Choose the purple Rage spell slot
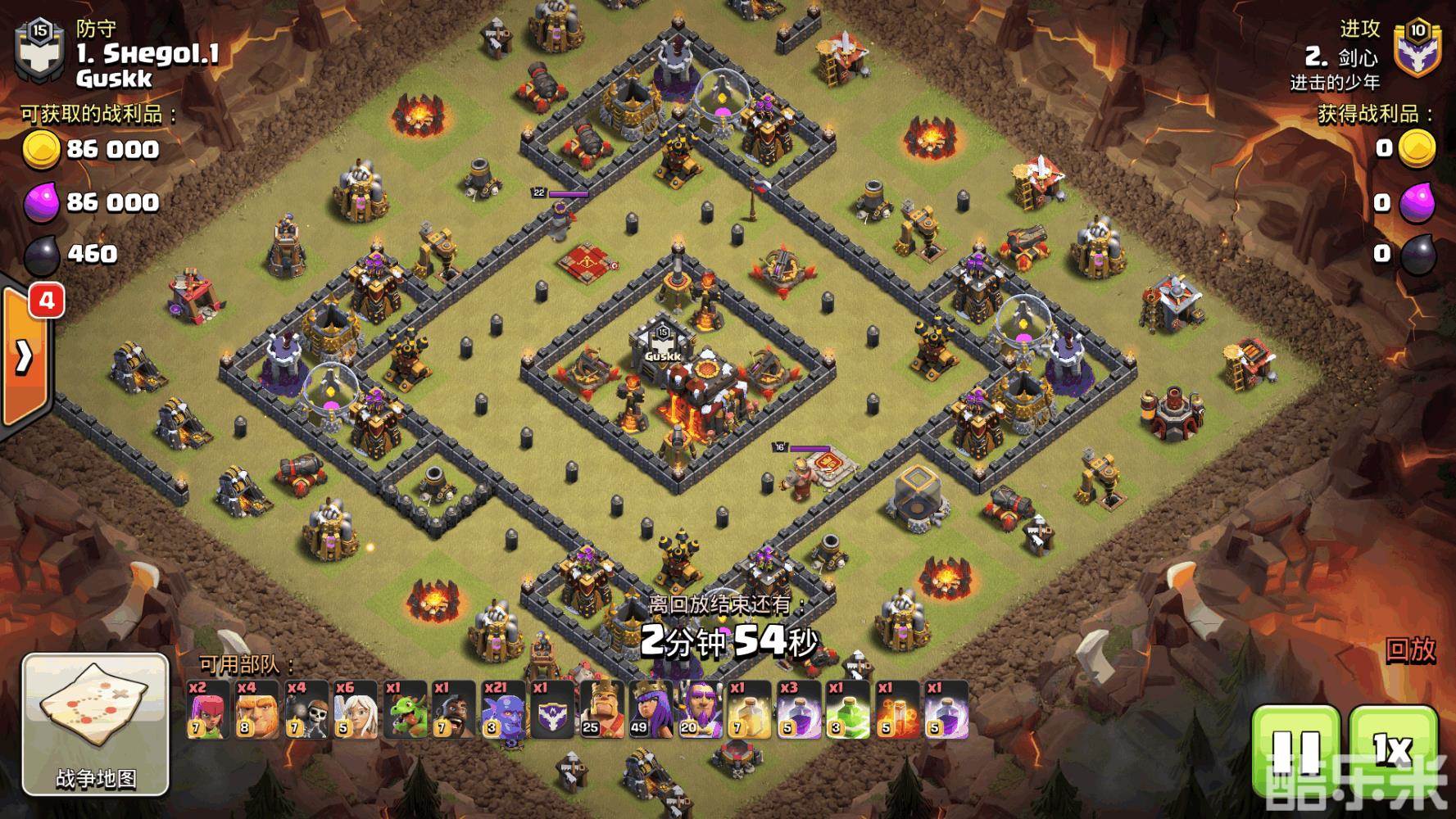Viewport: 1456px width, 819px height. click(x=798, y=709)
